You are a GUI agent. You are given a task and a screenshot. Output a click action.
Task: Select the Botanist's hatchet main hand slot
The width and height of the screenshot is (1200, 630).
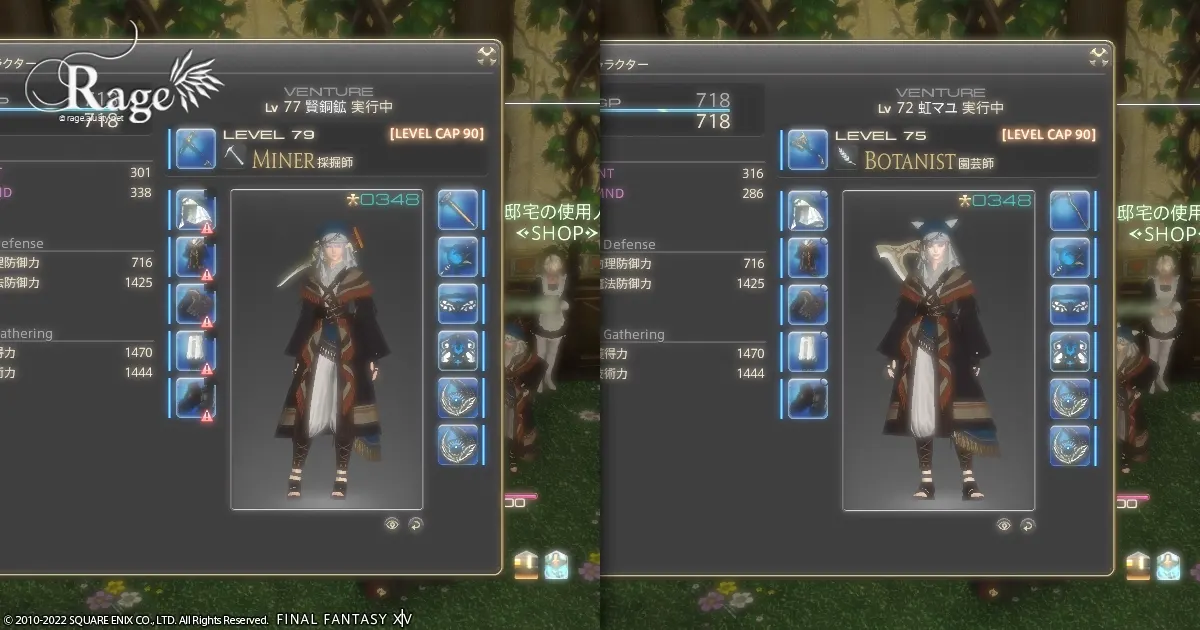coord(807,148)
